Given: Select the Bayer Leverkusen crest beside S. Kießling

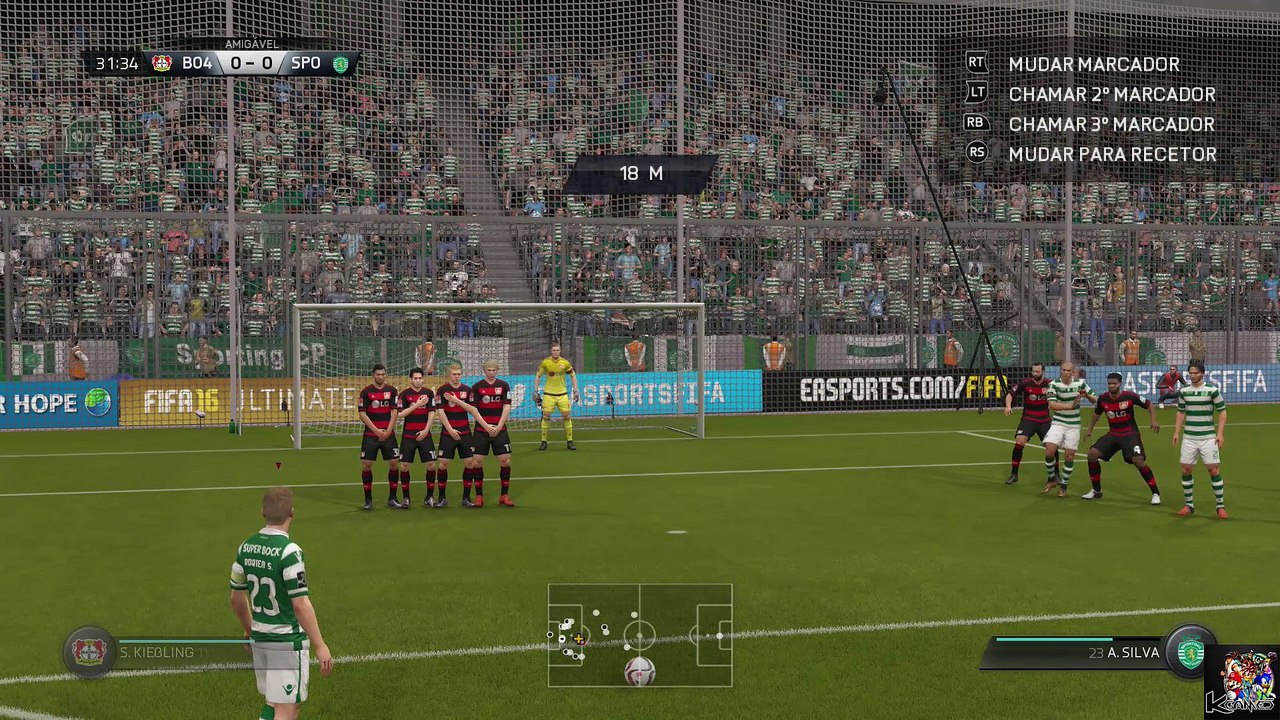Looking at the screenshot, I should click(89, 652).
